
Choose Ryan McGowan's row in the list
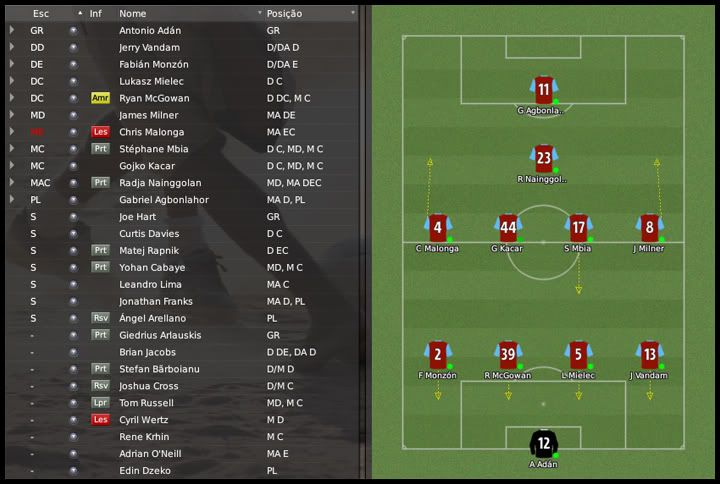pyautogui.click(x=152, y=98)
